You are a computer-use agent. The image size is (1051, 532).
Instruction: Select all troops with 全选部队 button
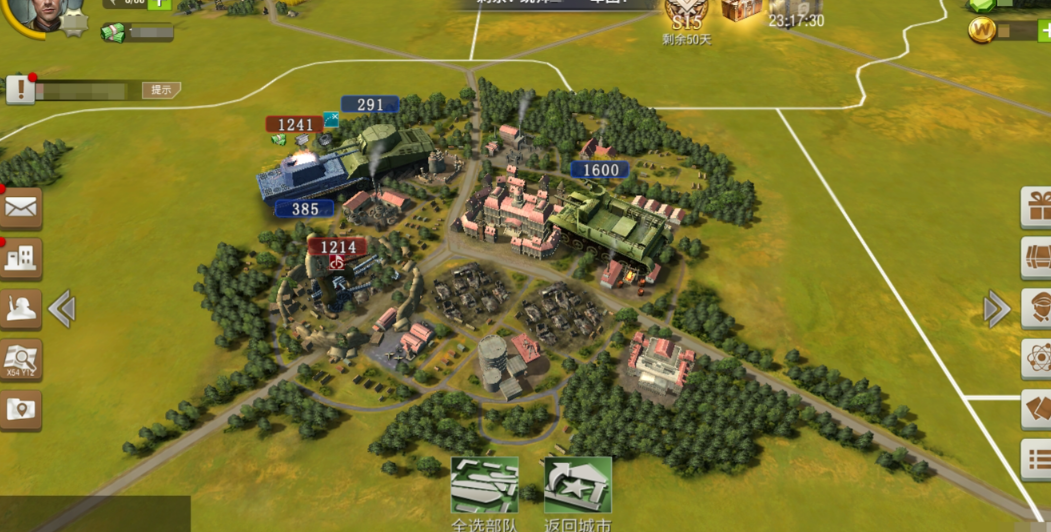[x=485, y=487]
